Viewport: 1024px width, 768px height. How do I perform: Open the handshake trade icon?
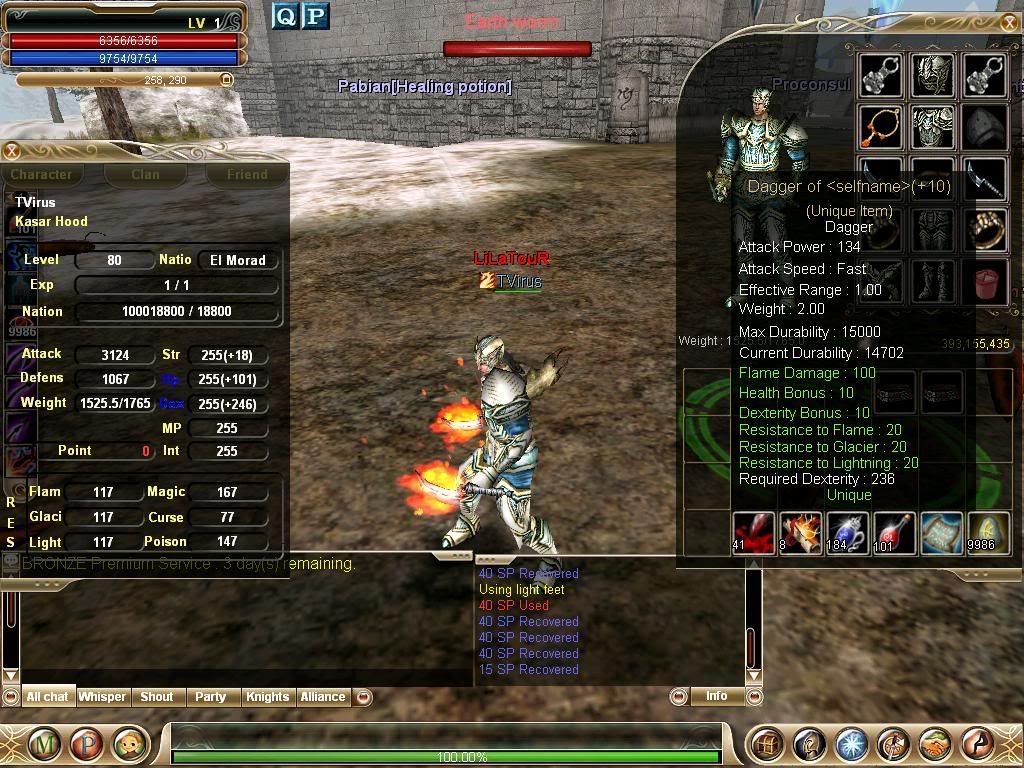coord(934,744)
